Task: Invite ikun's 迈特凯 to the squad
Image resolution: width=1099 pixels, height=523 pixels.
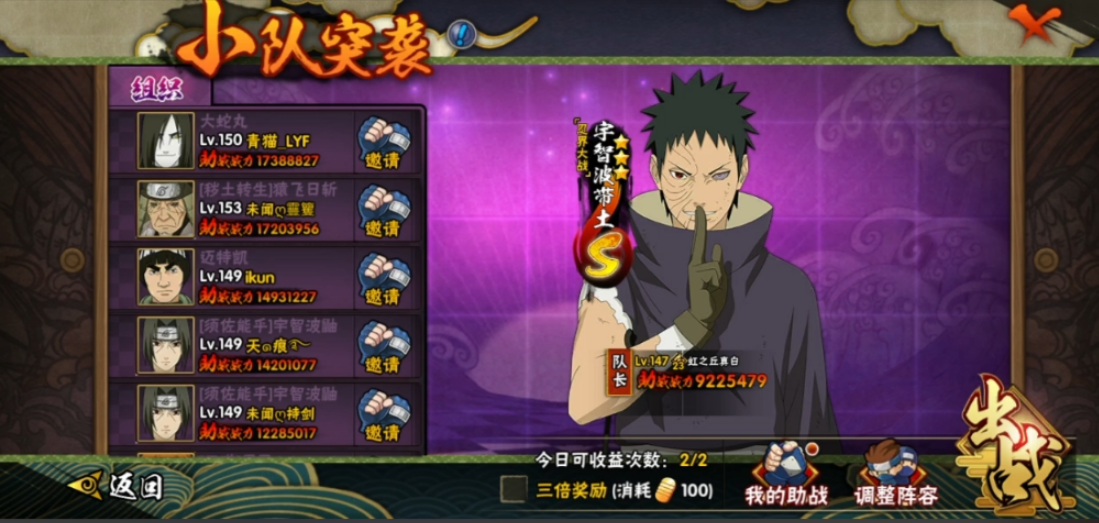Action: [384, 280]
